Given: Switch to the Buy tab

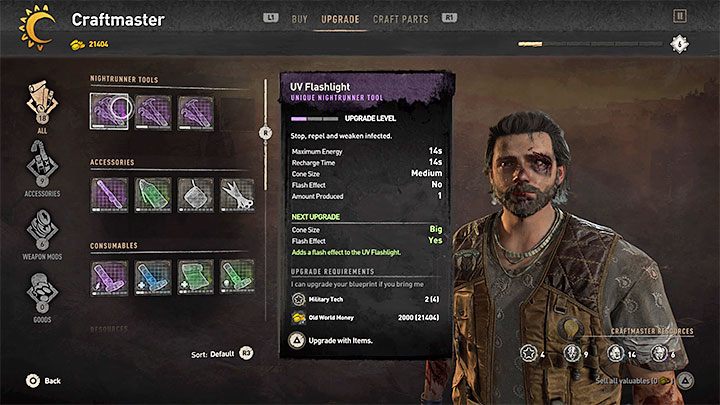Looking at the screenshot, I should (x=299, y=18).
